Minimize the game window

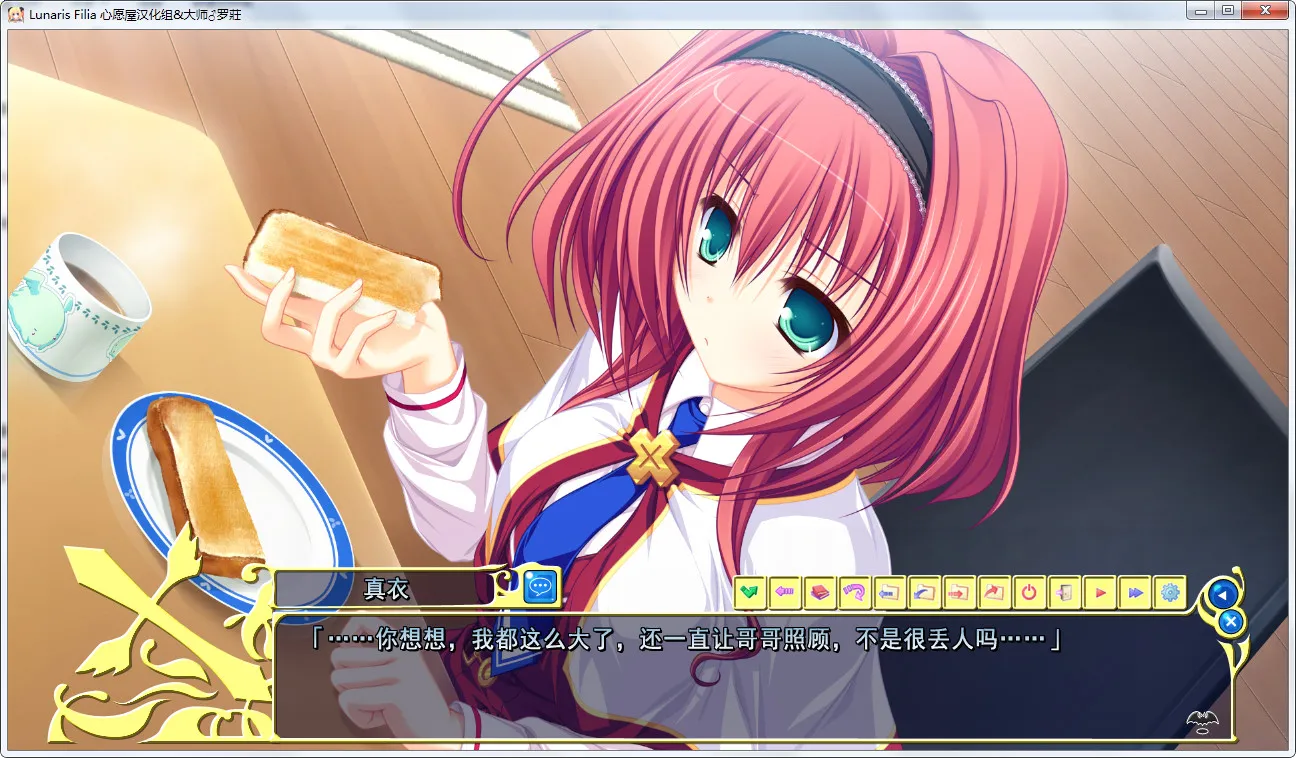coord(1203,11)
